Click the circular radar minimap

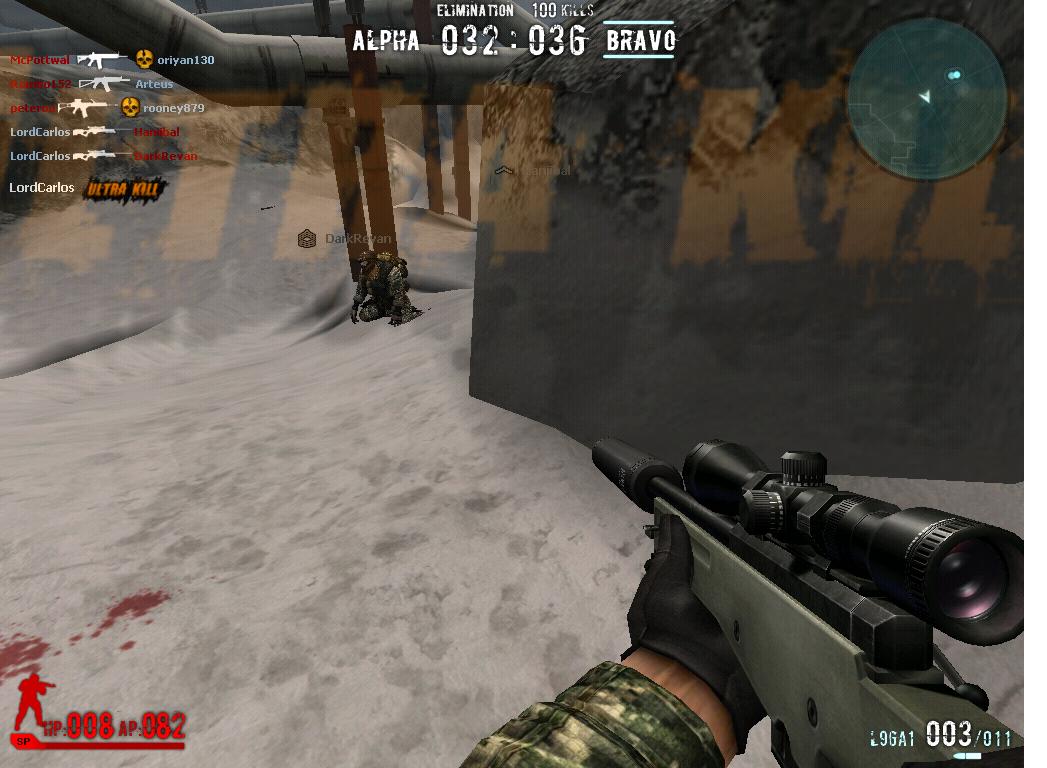click(926, 98)
